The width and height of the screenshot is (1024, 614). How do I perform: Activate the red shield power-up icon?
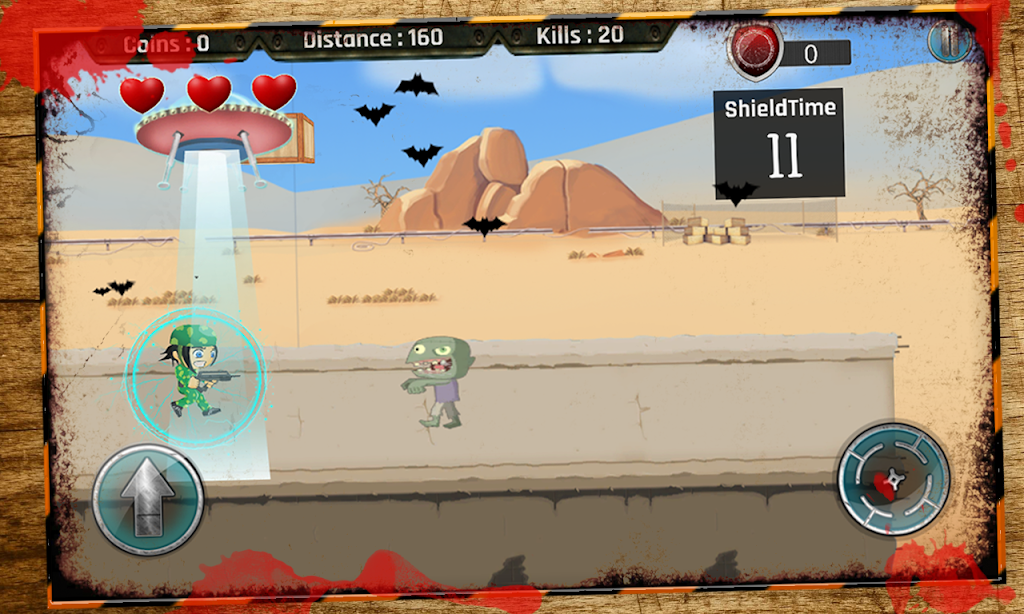(756, 52)
